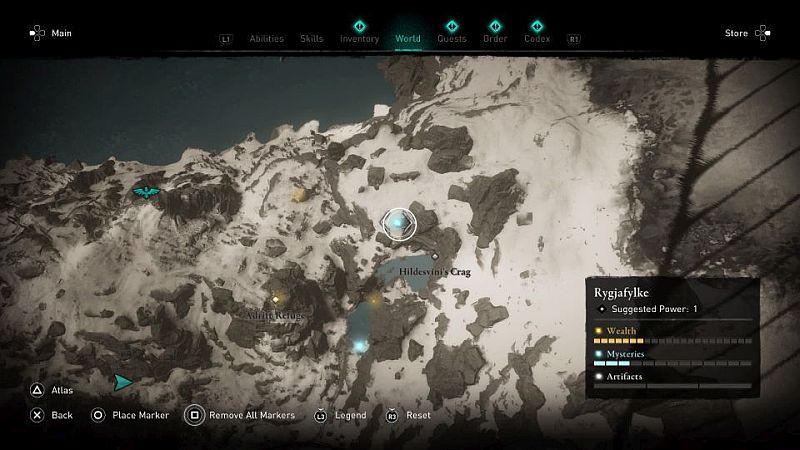
Task: Choose the blue mystery marker by the lake
Action: pos(360,346)
